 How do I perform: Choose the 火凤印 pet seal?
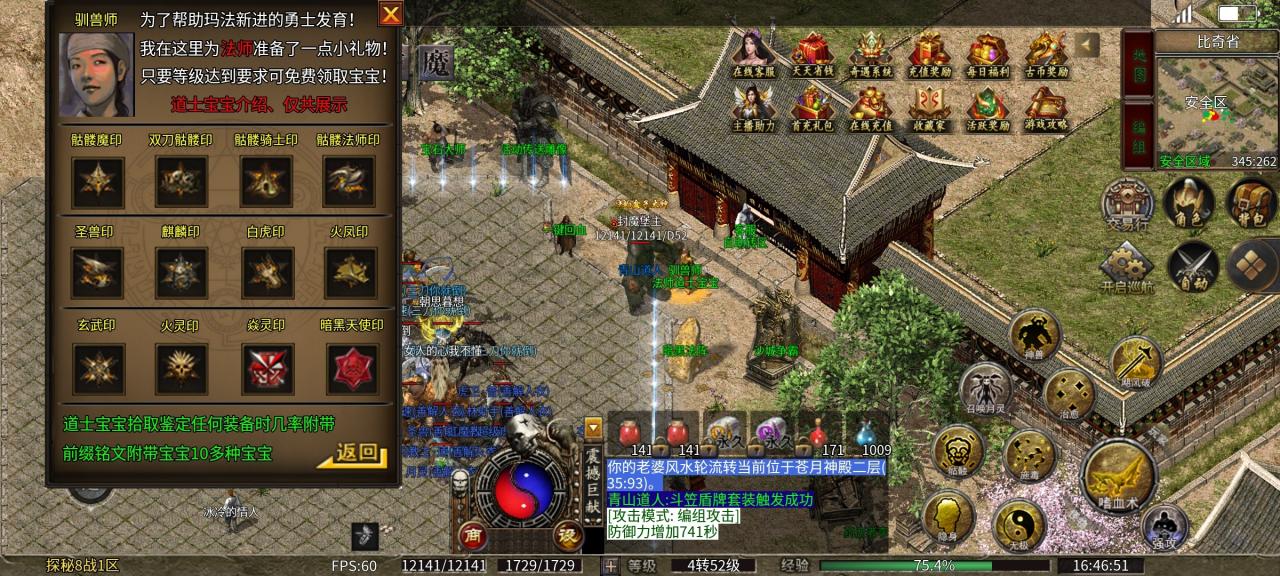349,272
